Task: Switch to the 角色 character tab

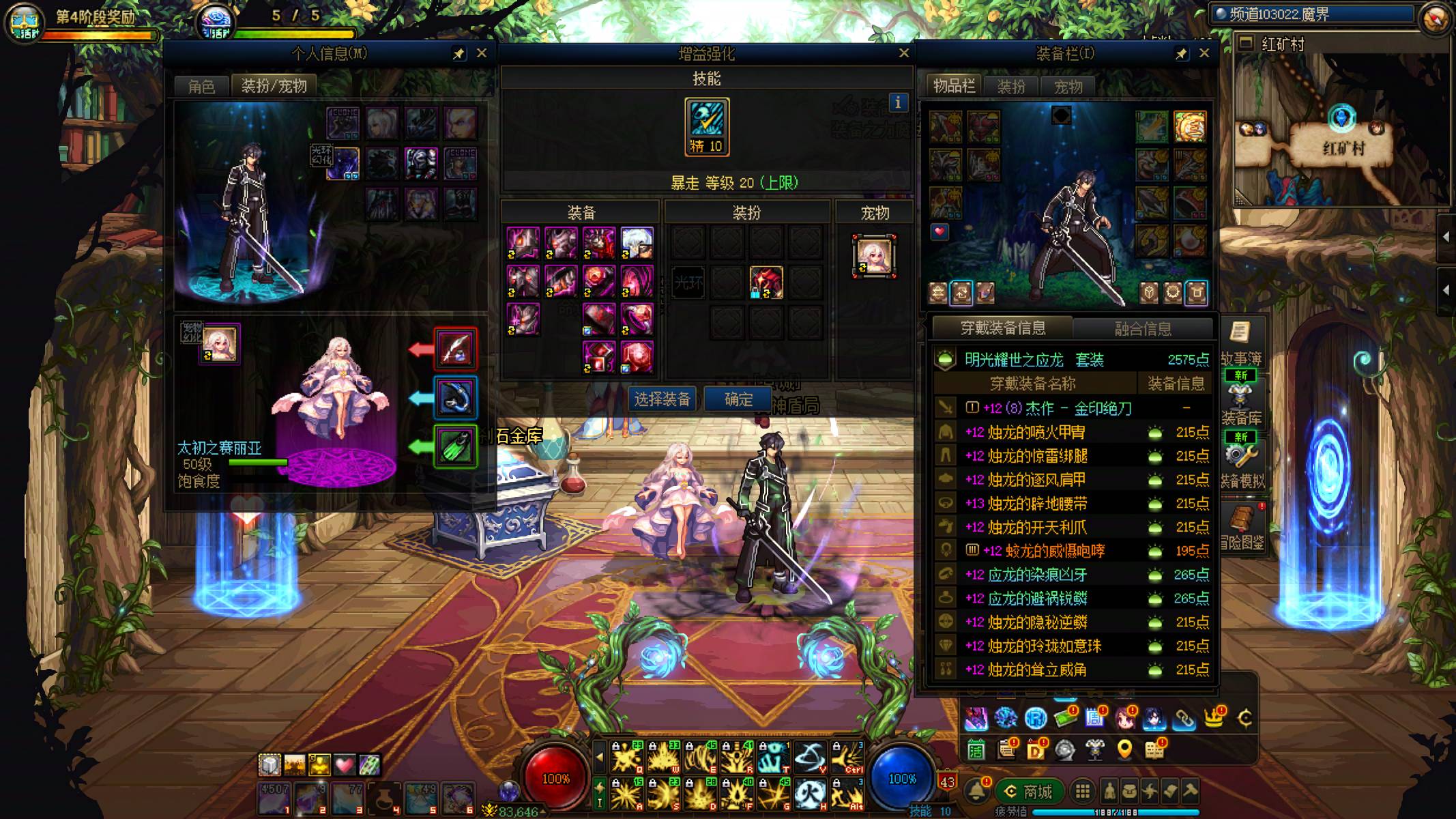Action: (201, 87)
